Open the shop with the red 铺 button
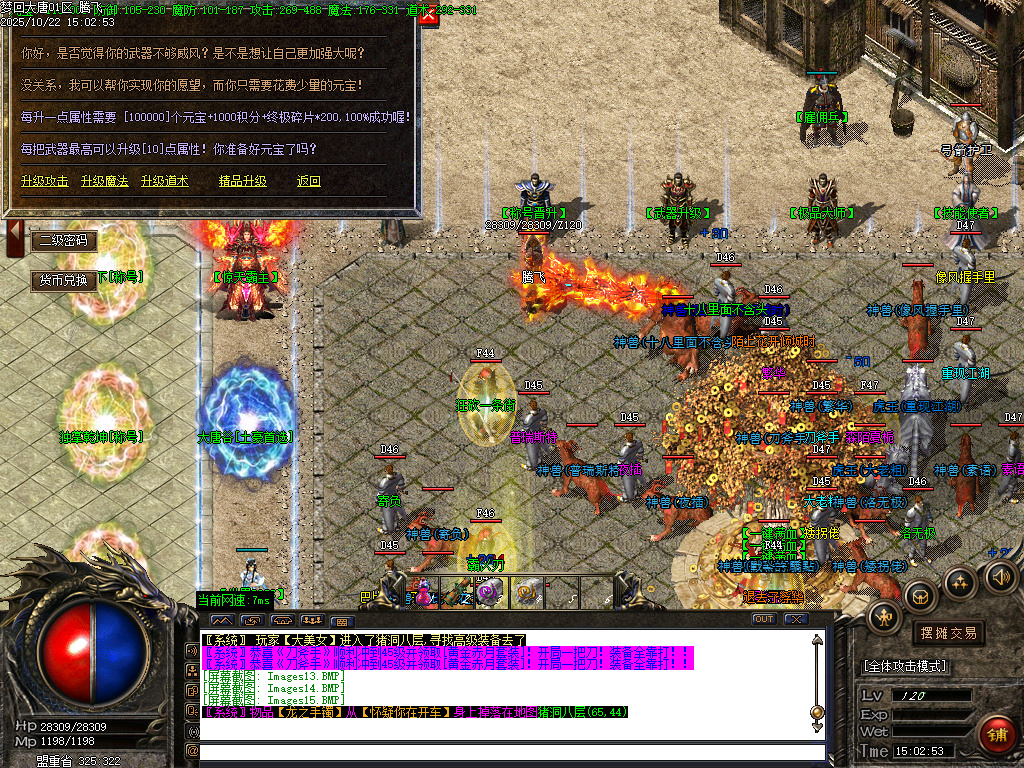 click(997, 733)
